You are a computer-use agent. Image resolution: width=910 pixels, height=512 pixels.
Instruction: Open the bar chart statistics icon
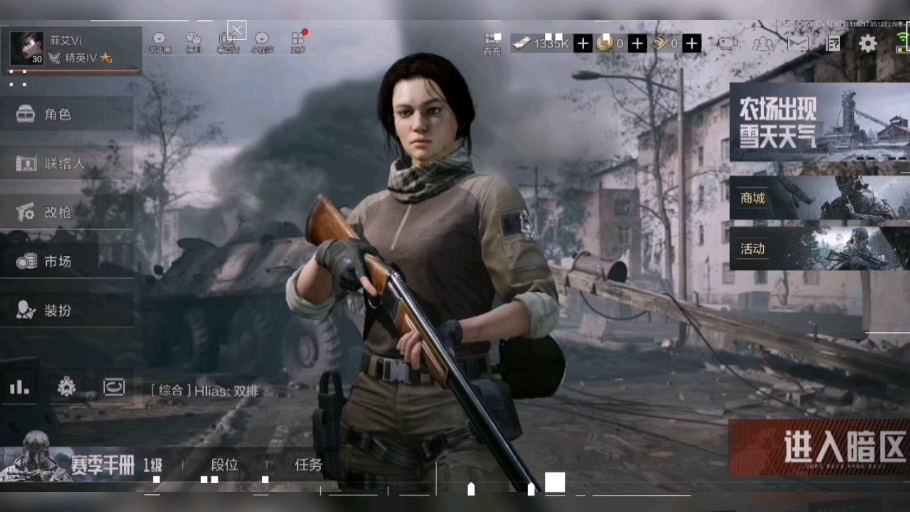coord(19,386)
